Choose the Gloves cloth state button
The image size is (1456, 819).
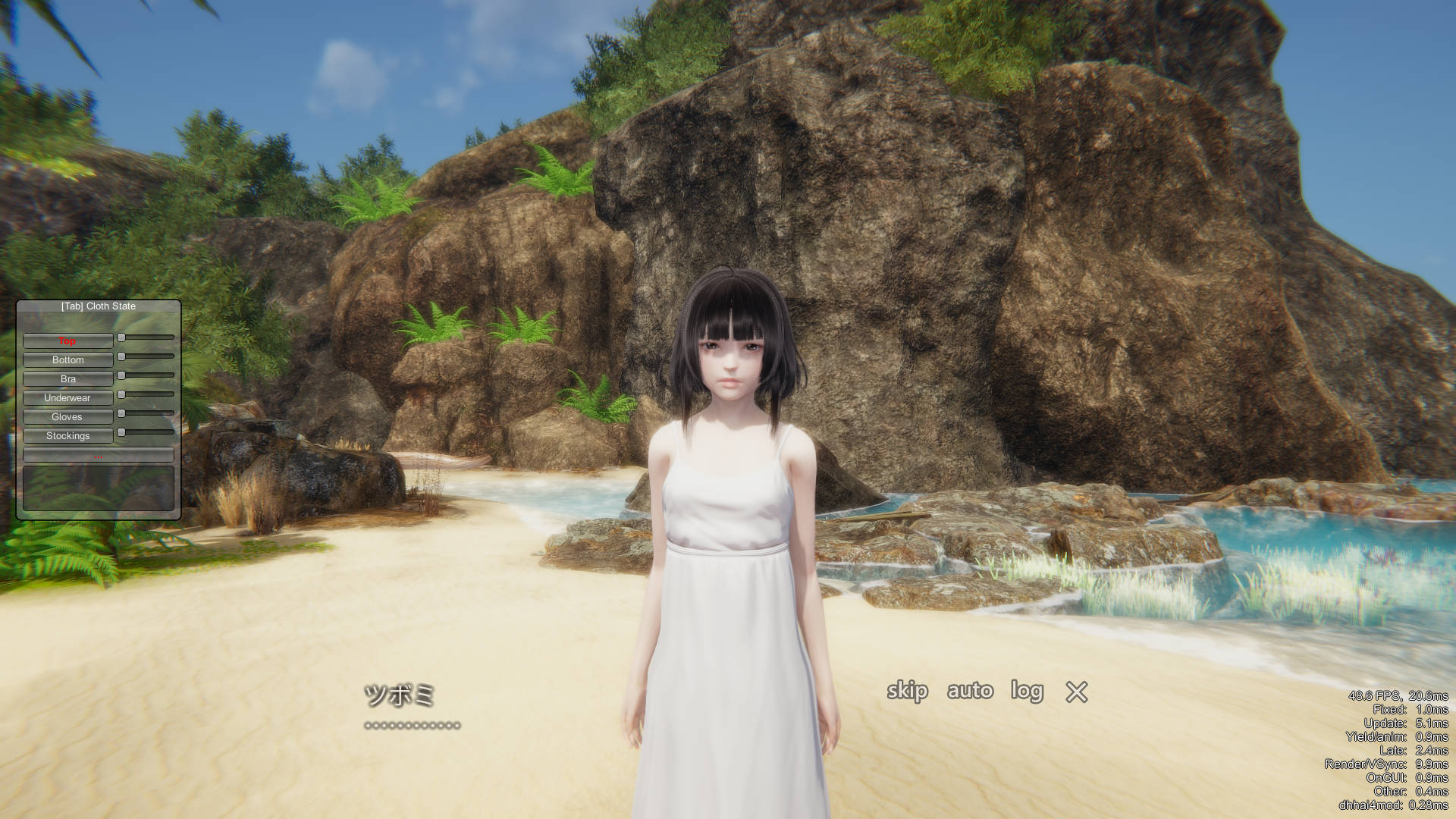coord(67,417)
